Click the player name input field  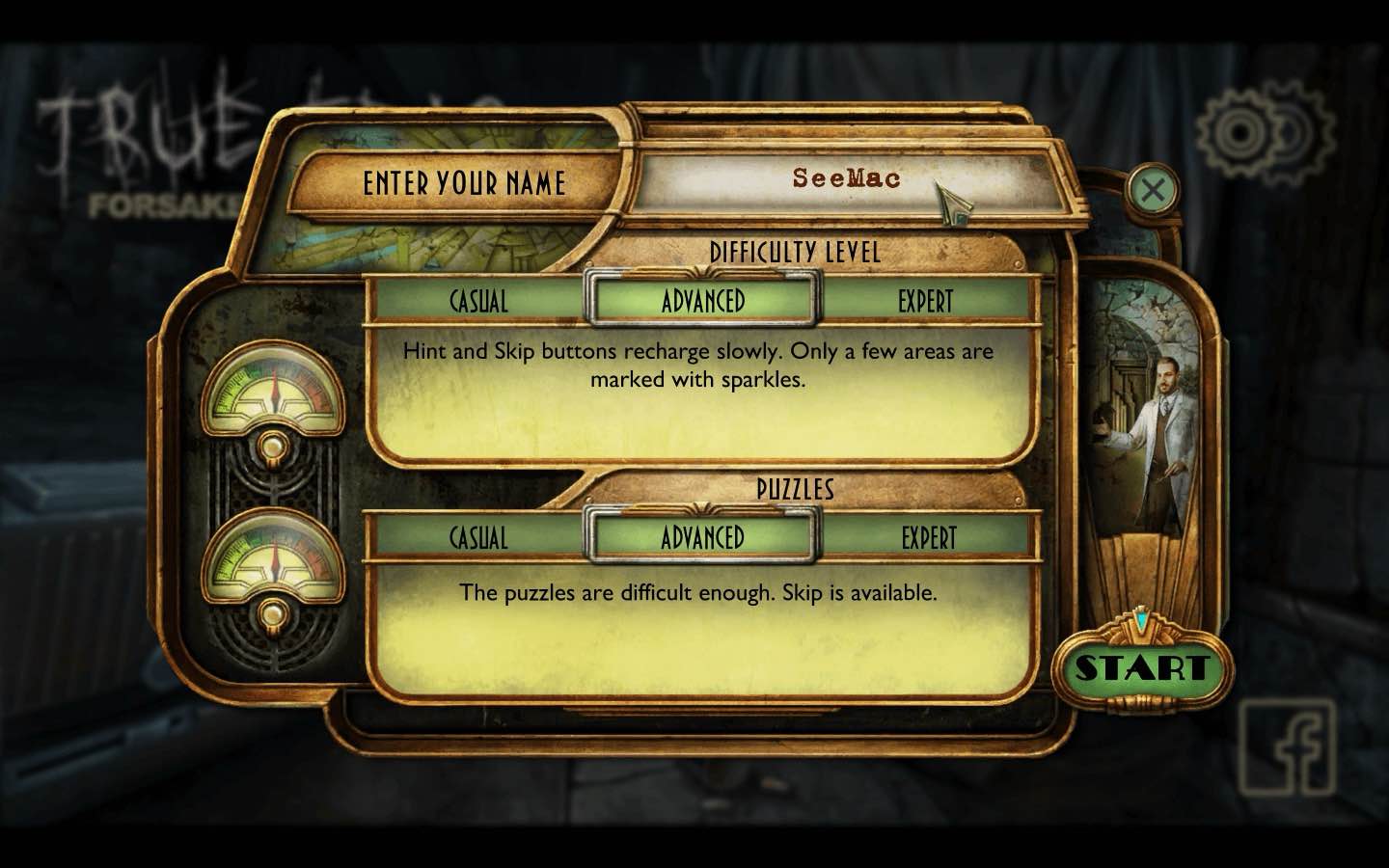(x=845, y=179)
